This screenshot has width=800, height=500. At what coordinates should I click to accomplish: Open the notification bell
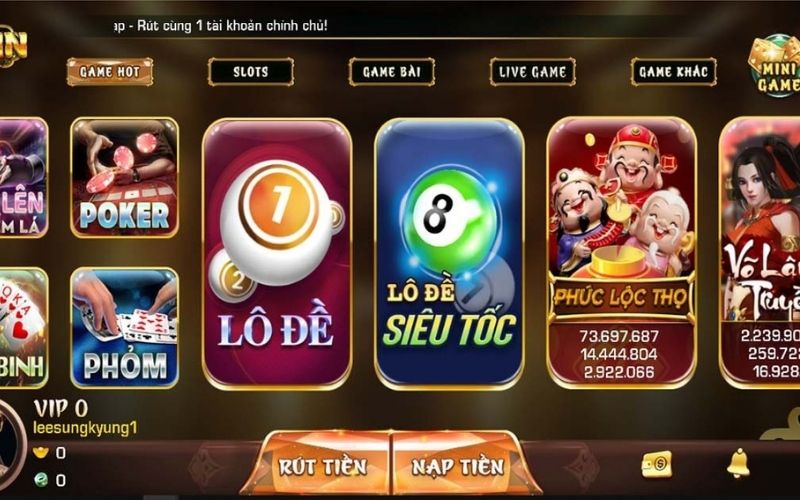(x=739, y=463)
